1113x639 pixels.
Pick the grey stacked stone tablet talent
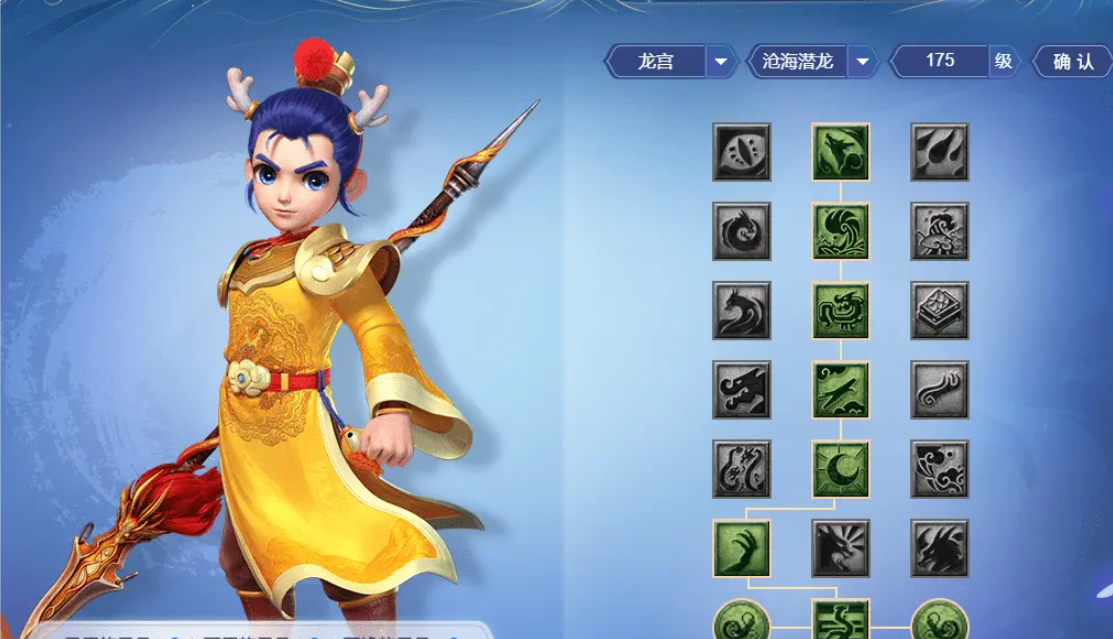(x=939, y=310)
